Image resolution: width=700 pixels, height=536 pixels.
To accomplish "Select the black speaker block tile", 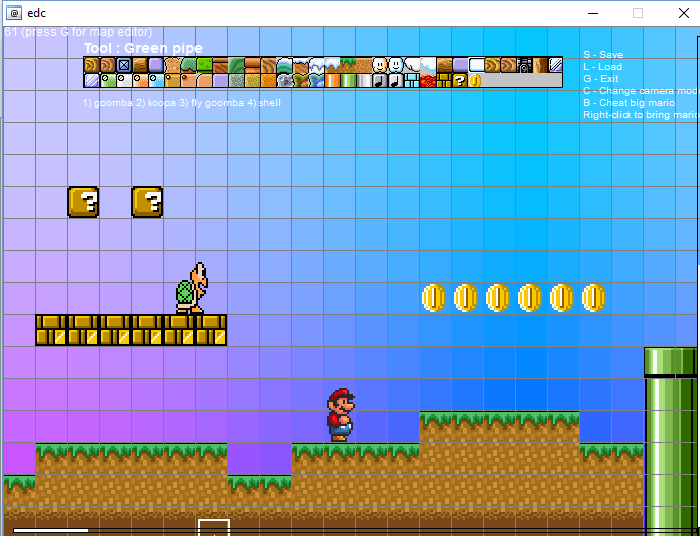I will click(524, 65).
